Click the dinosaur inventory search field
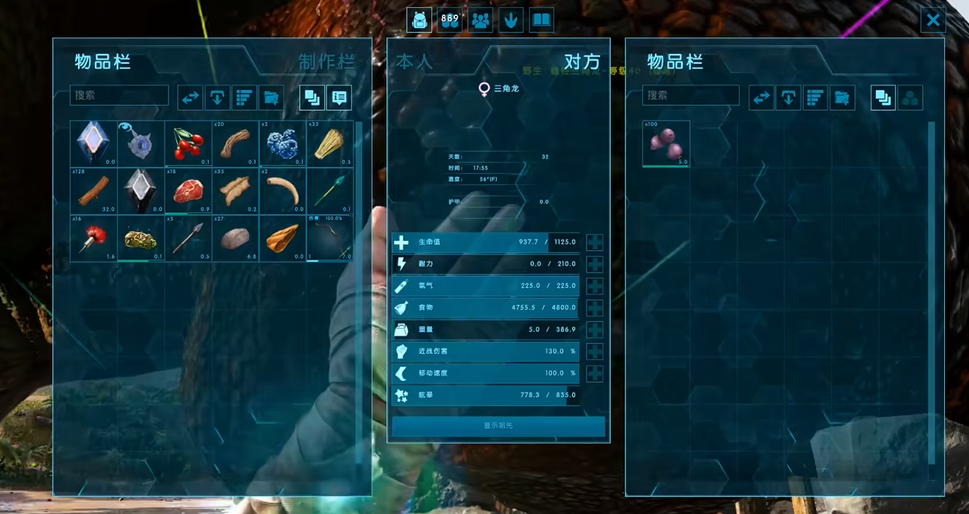 click(x=690, y=96)
